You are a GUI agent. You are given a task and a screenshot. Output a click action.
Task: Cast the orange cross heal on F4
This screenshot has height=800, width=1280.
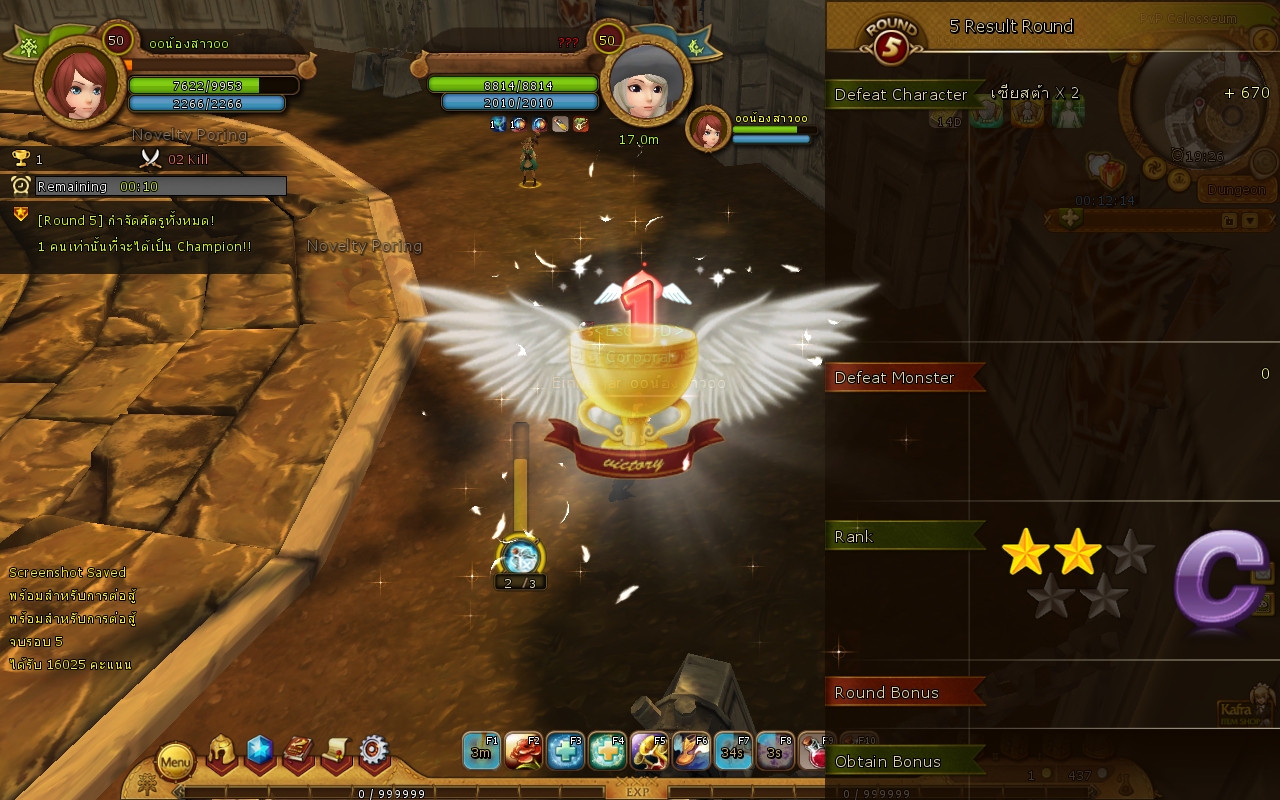click(x=607, y=750)
